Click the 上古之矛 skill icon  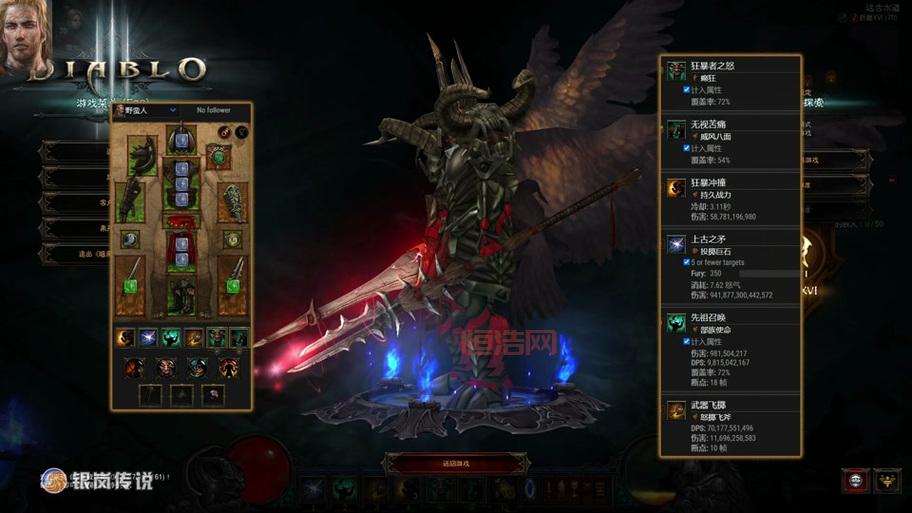click(x=677, y=245)
